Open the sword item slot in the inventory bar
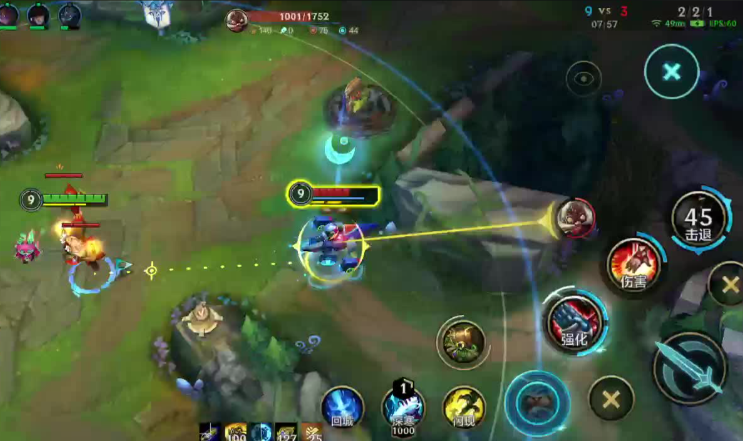Screen dimensions: 743x441 pyautogui.click(x=209, y=432)
